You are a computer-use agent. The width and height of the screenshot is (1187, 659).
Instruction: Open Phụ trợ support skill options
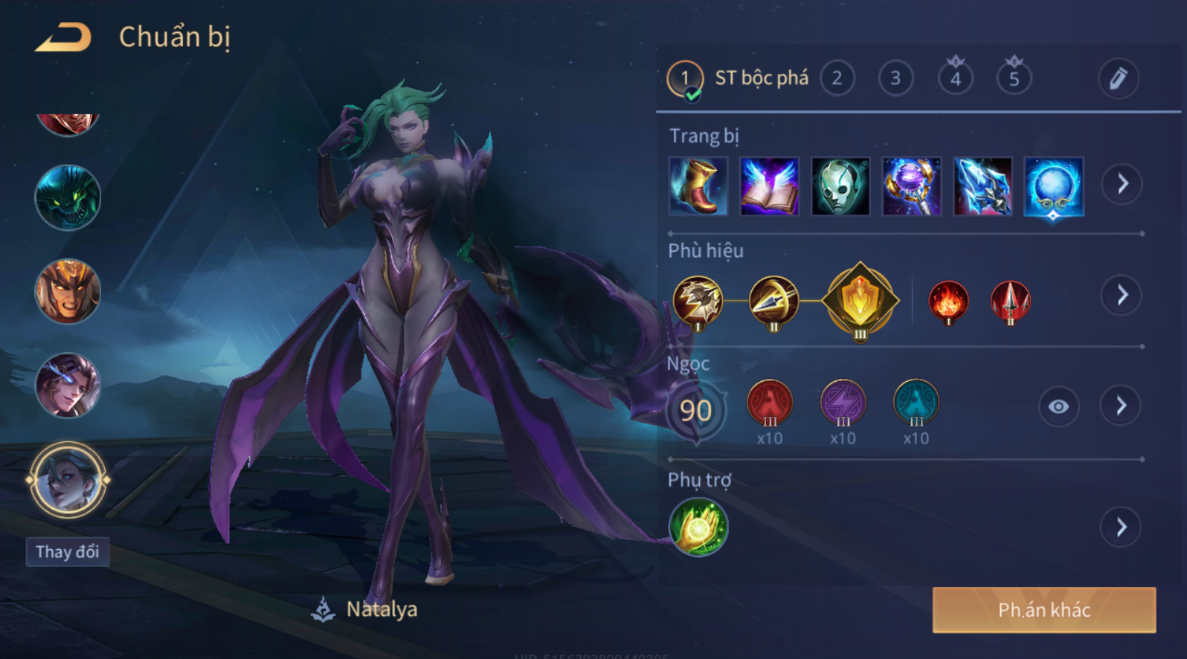pyautogui.click(x=1121, y=527)
